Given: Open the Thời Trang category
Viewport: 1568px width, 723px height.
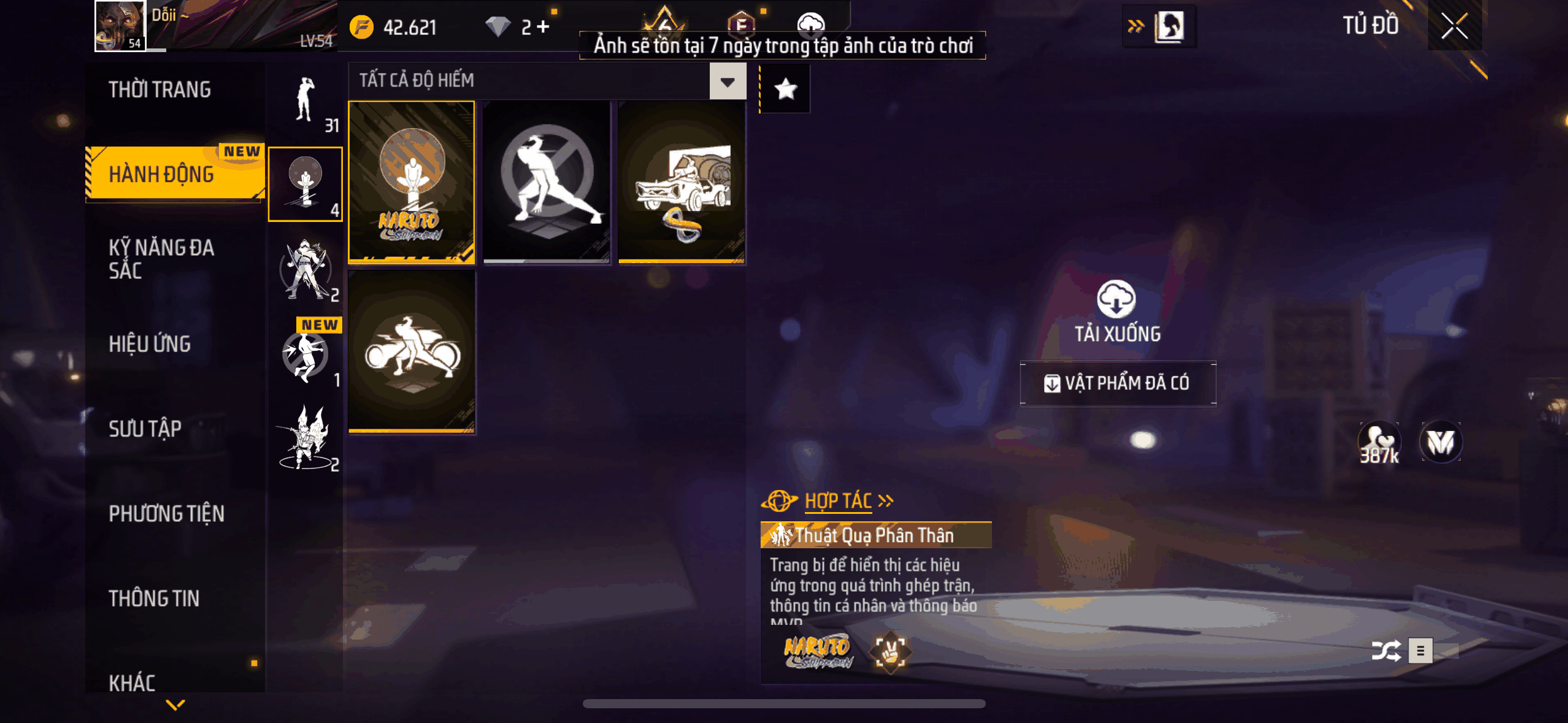Looking at the screenshot, I should [x=160, y=90].
